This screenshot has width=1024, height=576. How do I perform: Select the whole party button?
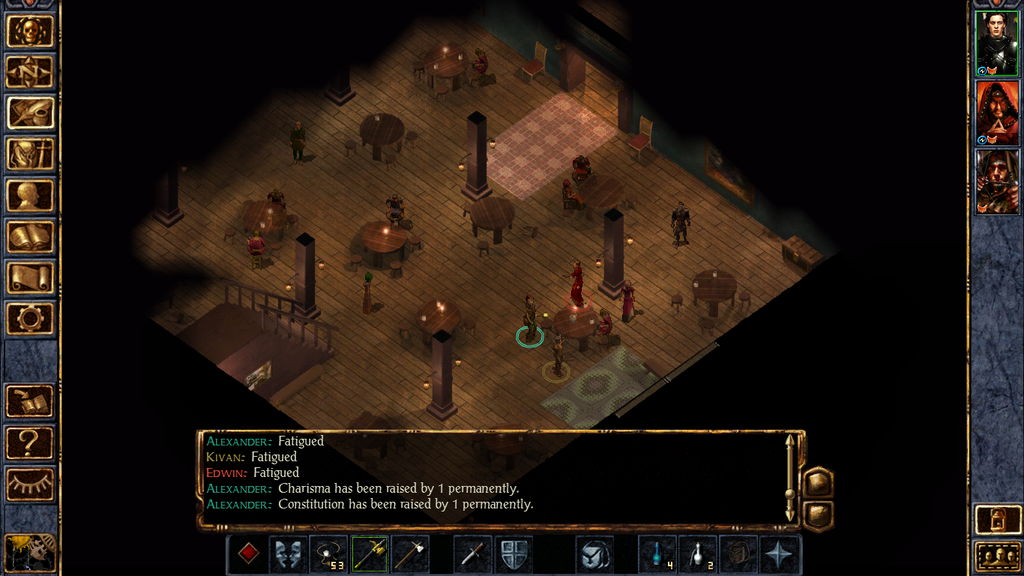pyautogui.click(x=997, y=555)
